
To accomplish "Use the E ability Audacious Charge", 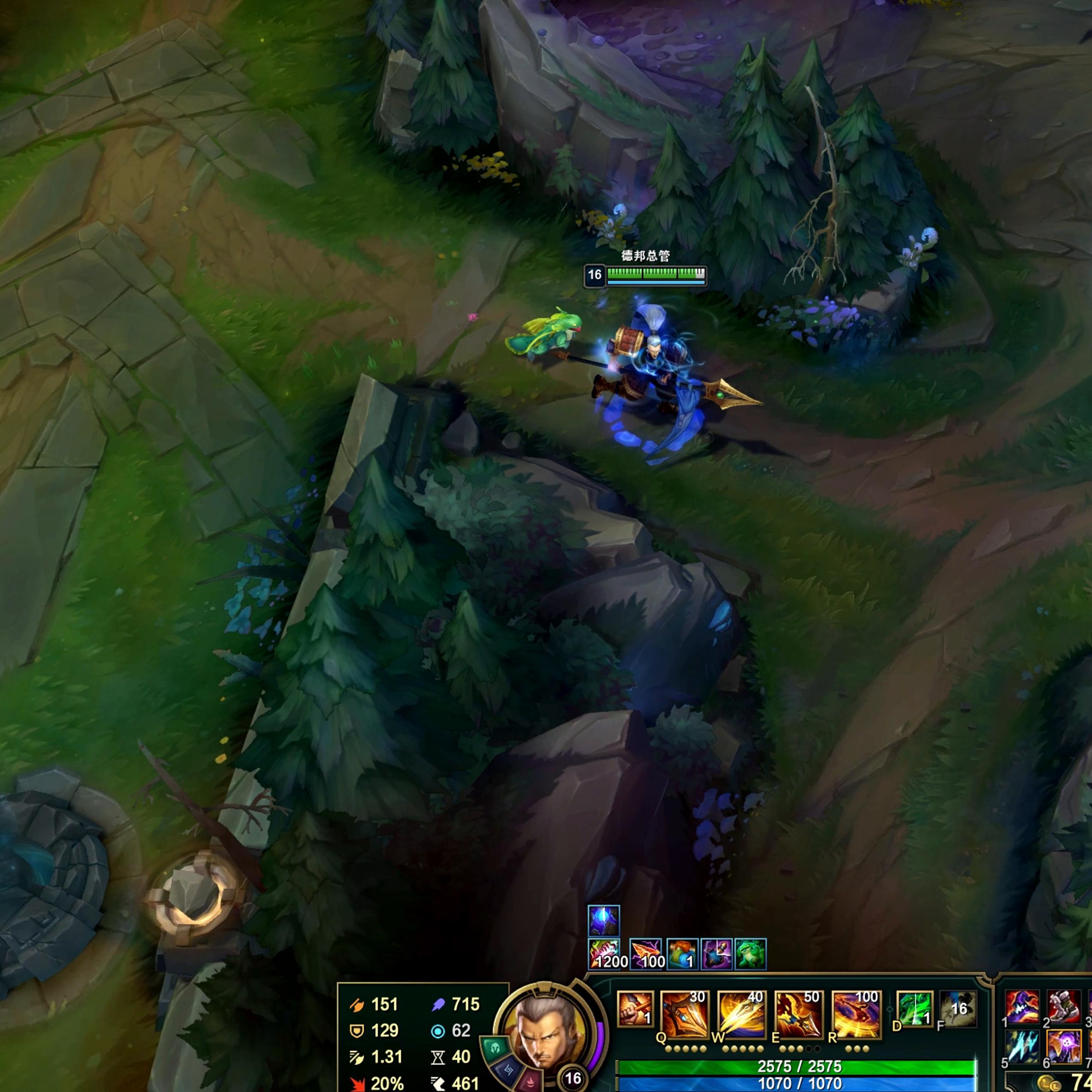I will coord(798,1014).
